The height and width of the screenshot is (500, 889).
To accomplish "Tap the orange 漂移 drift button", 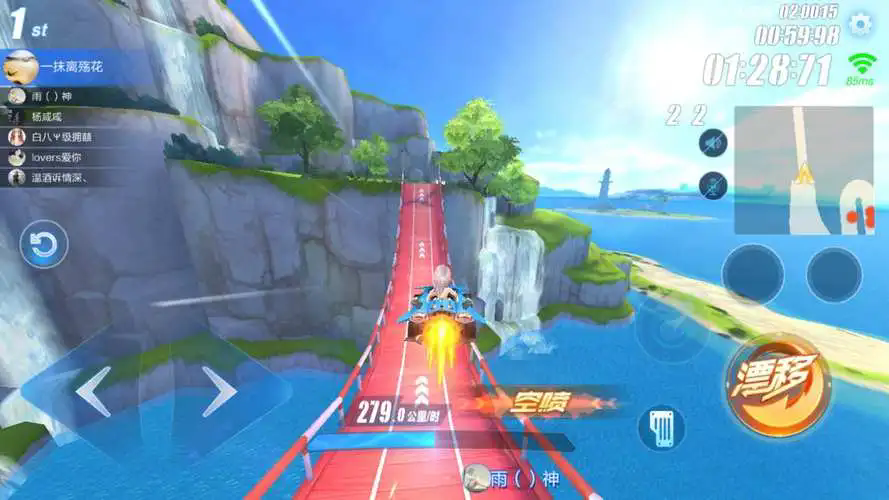I will [x=779, y=385].
